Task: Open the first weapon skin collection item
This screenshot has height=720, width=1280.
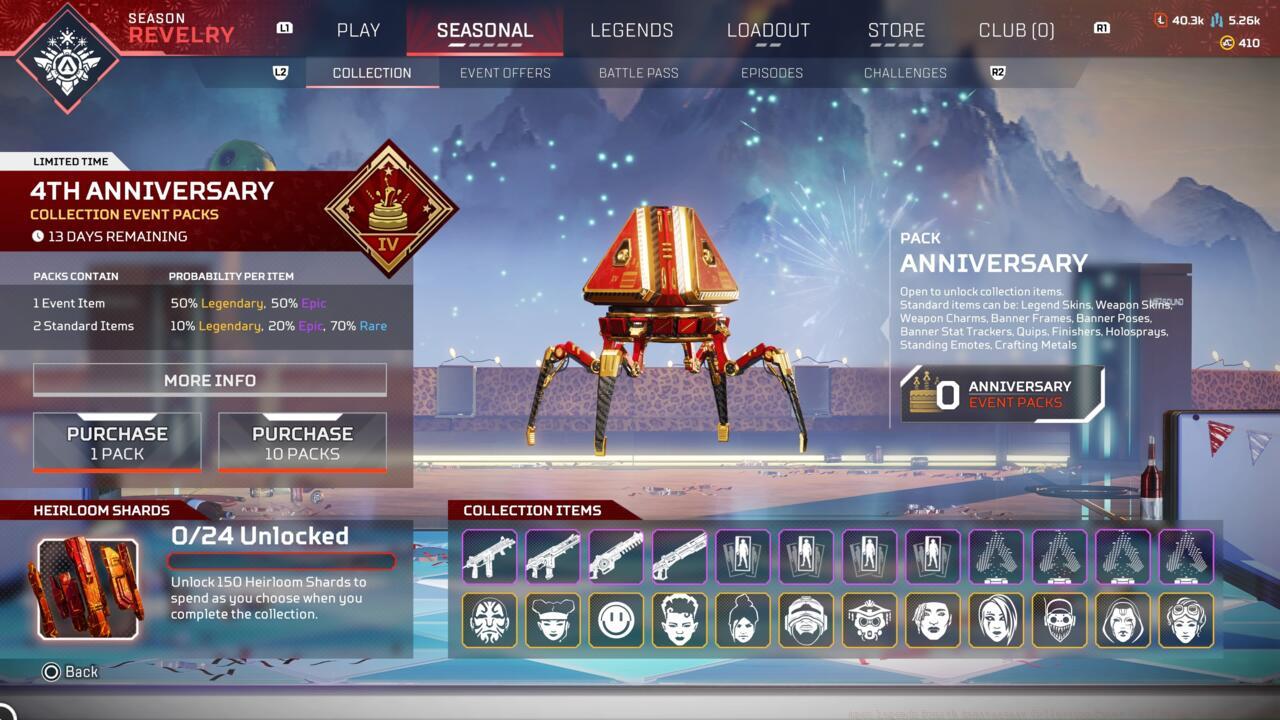Action: coord(489,557)
